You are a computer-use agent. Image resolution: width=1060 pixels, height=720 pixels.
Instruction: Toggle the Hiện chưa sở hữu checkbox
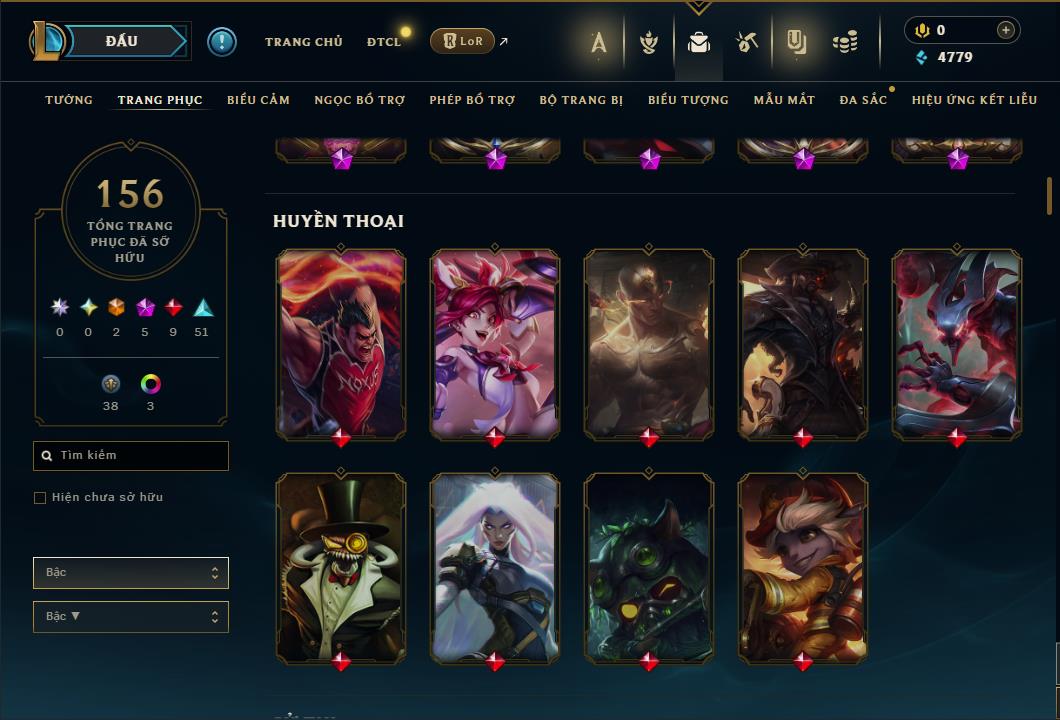[40, 498]
